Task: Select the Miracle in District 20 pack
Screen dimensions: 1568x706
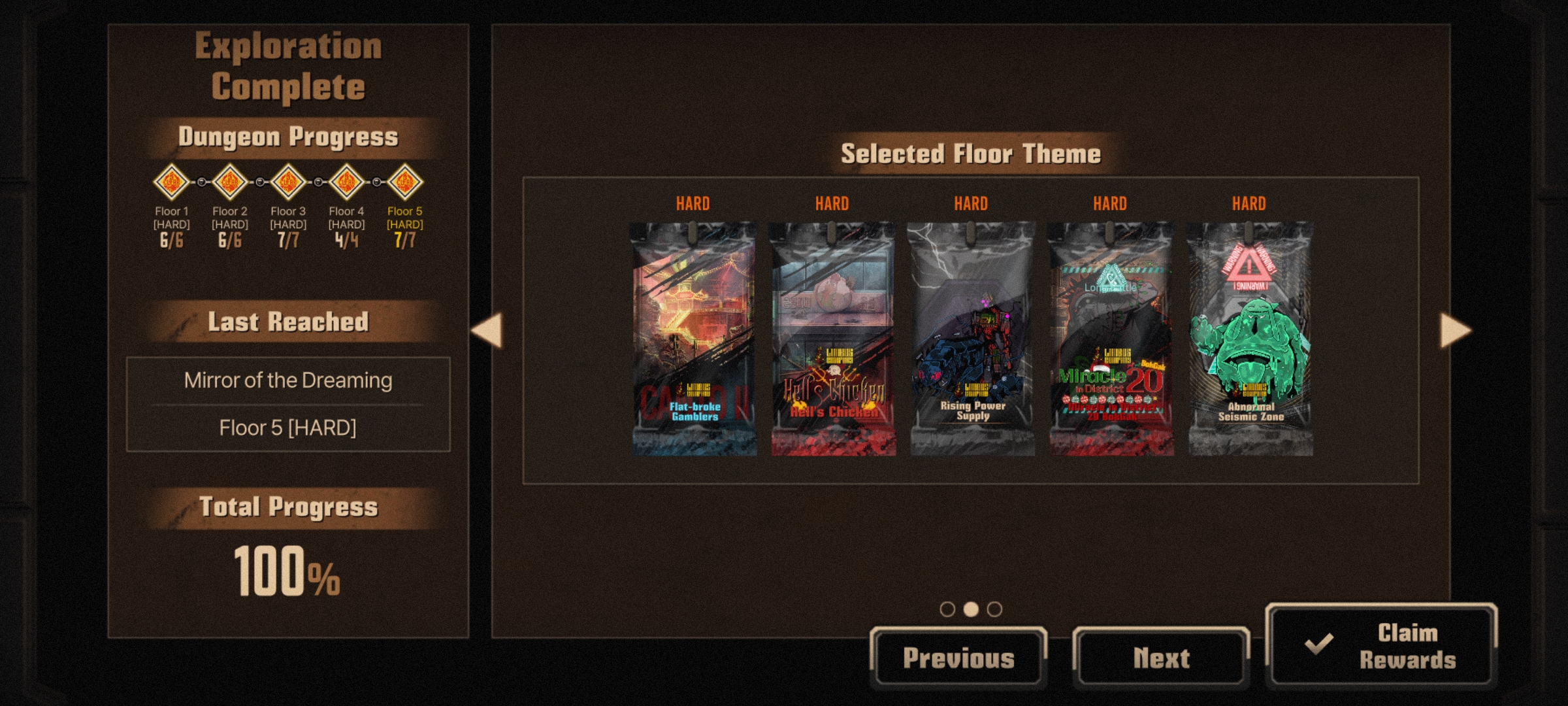Action: pos(1111,339)
